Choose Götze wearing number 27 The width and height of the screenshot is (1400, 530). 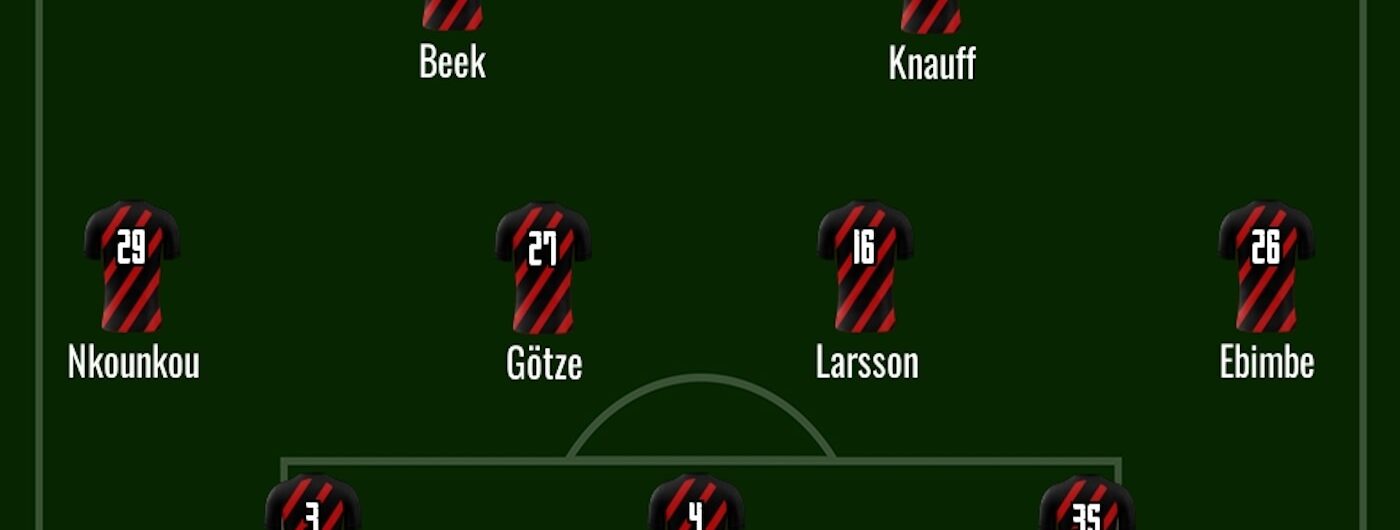coord(543,267)
